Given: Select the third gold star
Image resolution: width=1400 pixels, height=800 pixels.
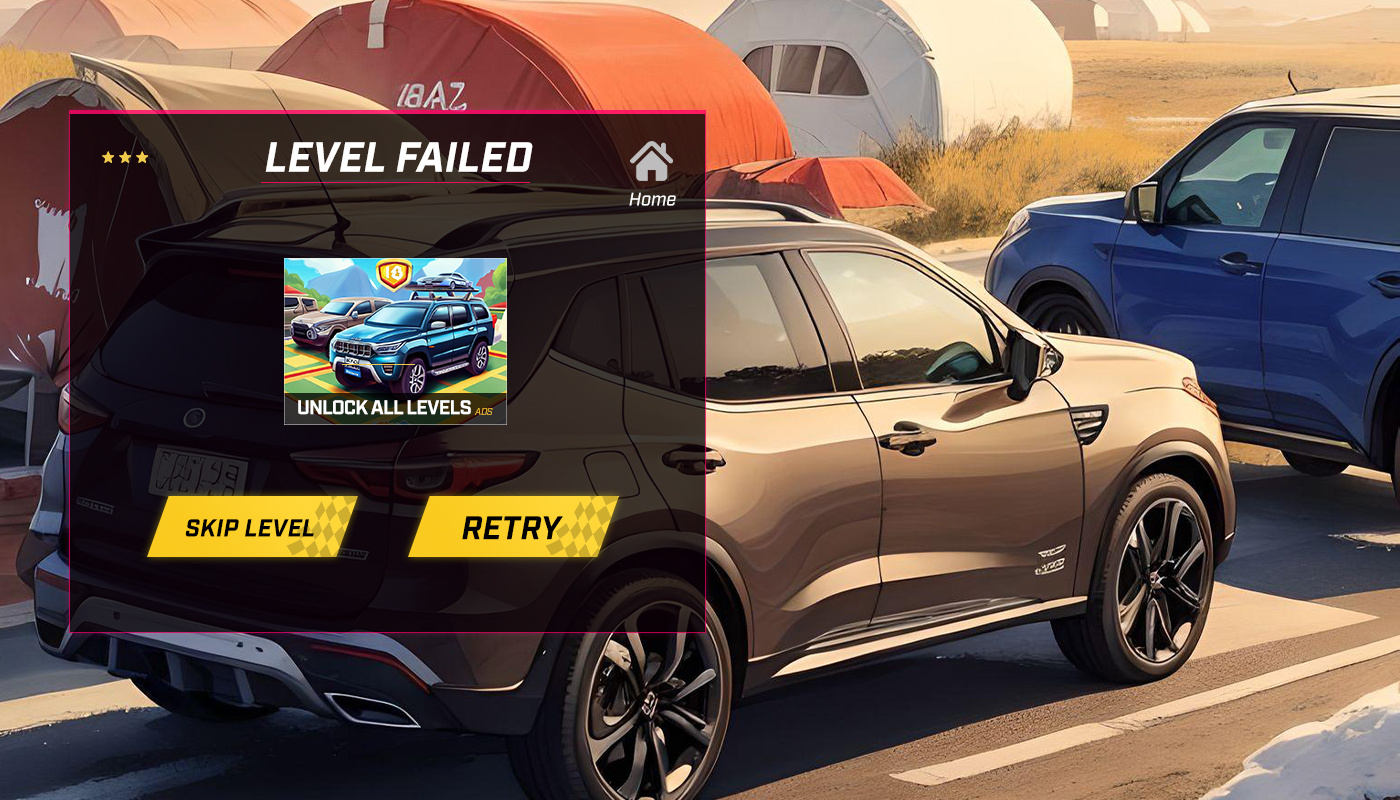Looking at the screenshot, I should tap(144, 158).
